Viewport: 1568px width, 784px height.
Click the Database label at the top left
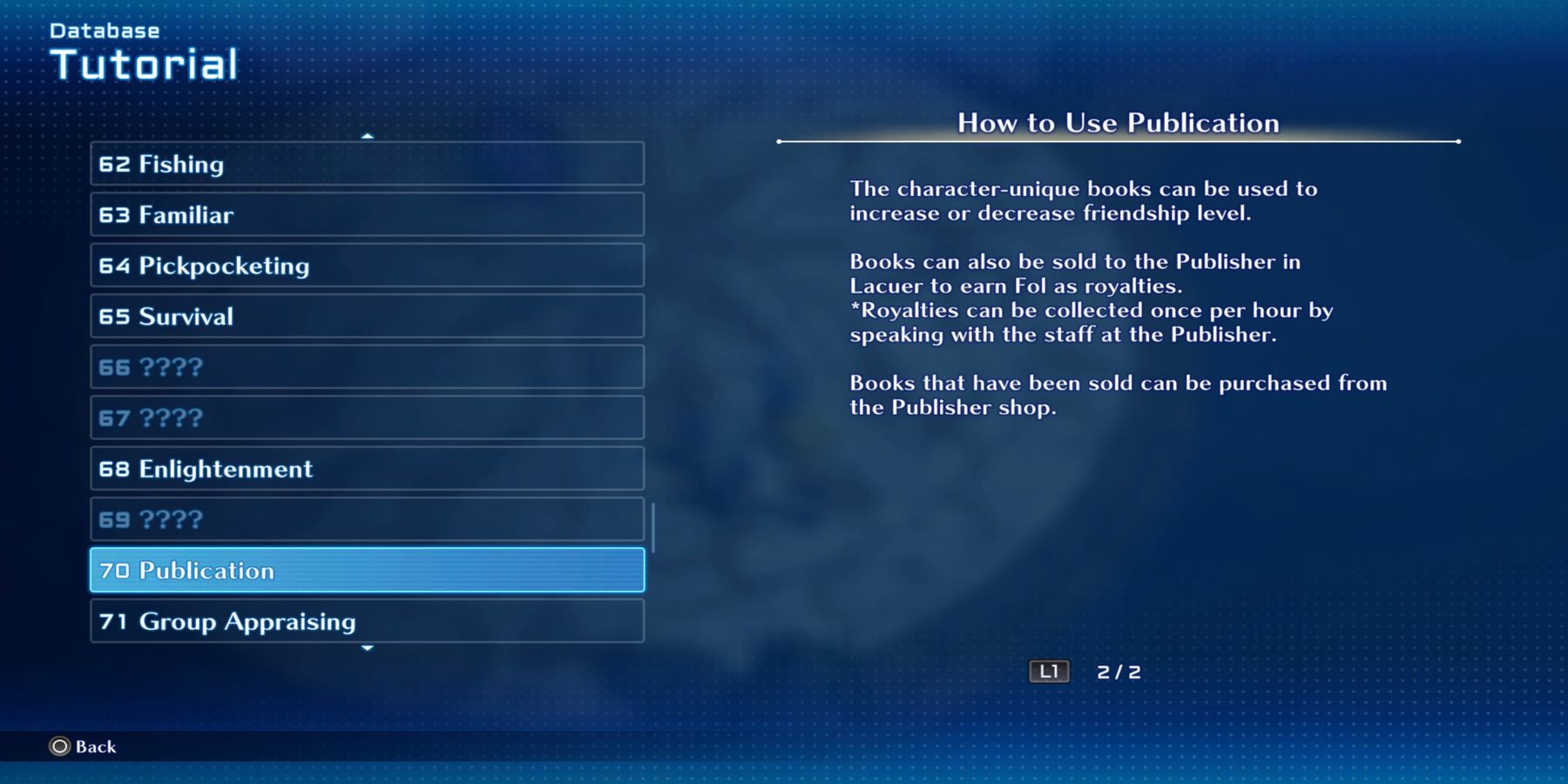[x=104, y=29]
